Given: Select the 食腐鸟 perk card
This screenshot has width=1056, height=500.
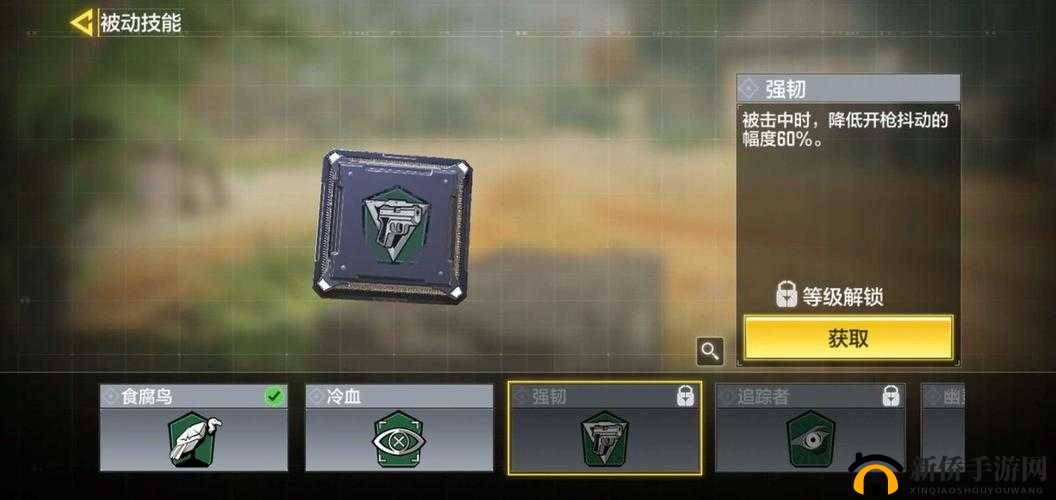Looking at the screenshot, I should [194, 427].
